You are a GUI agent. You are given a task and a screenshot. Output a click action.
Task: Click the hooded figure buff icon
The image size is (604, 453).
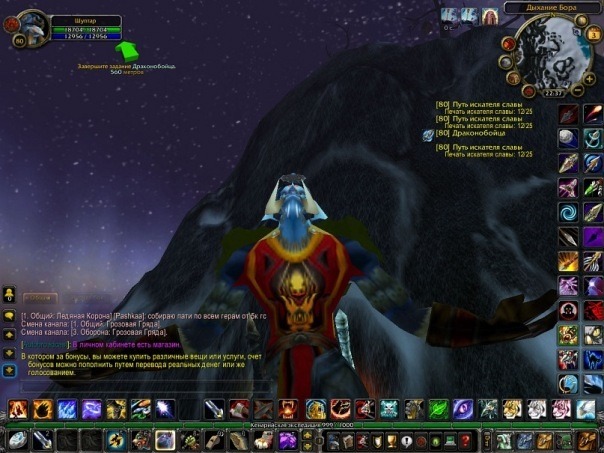coord(489,16)
